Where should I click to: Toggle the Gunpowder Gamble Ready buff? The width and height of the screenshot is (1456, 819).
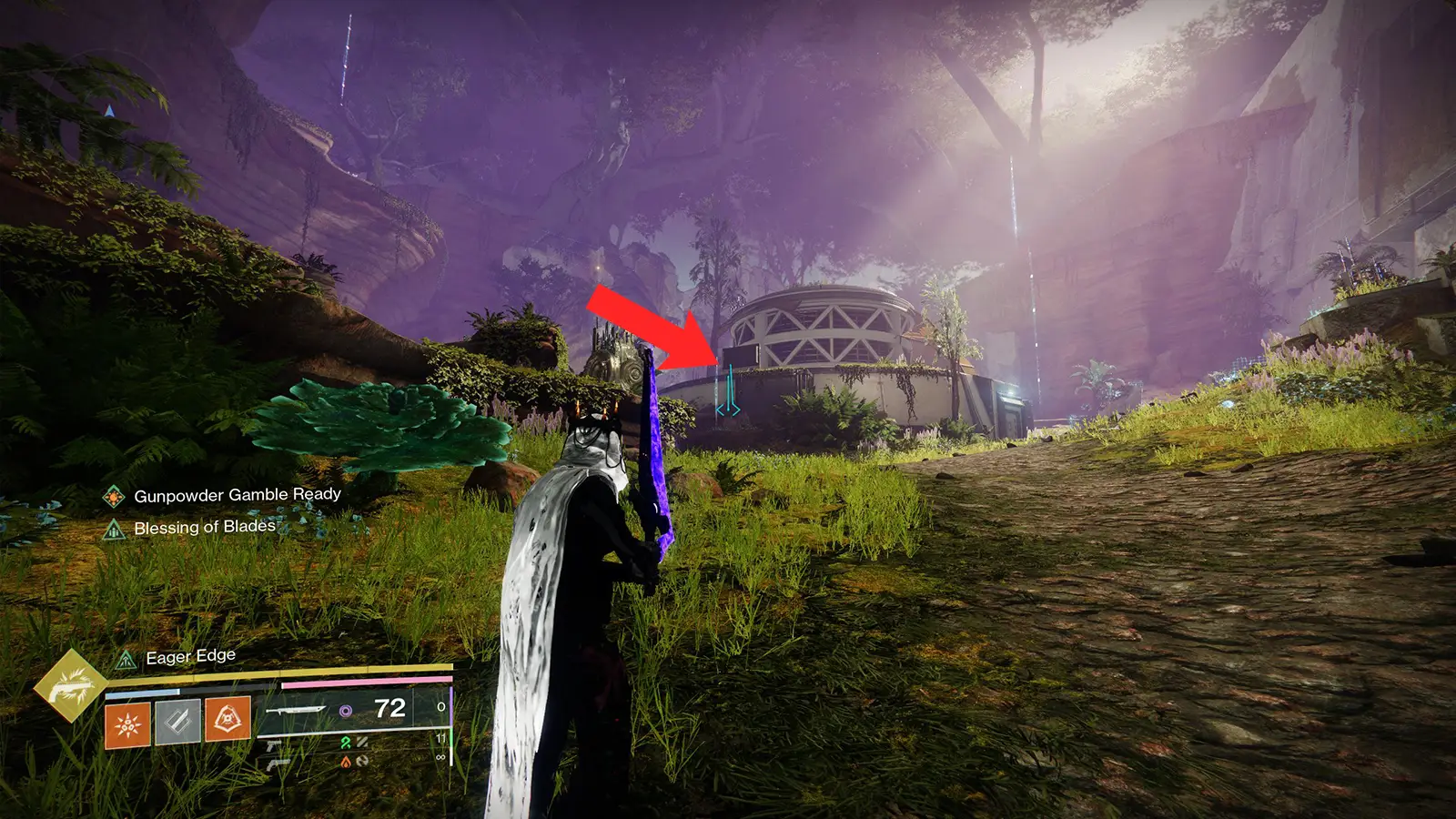(112, 498)
